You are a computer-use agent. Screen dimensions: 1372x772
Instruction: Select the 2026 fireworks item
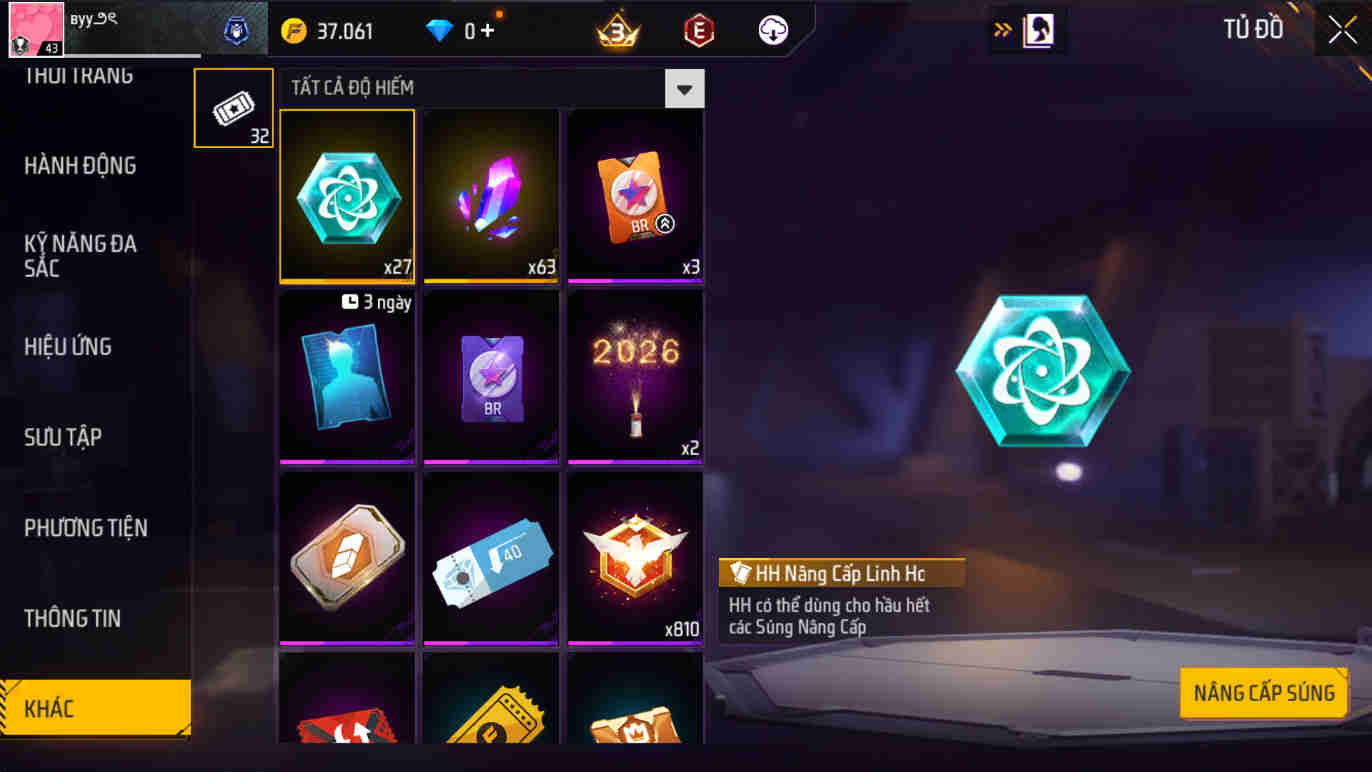click(x=634, y=376)
